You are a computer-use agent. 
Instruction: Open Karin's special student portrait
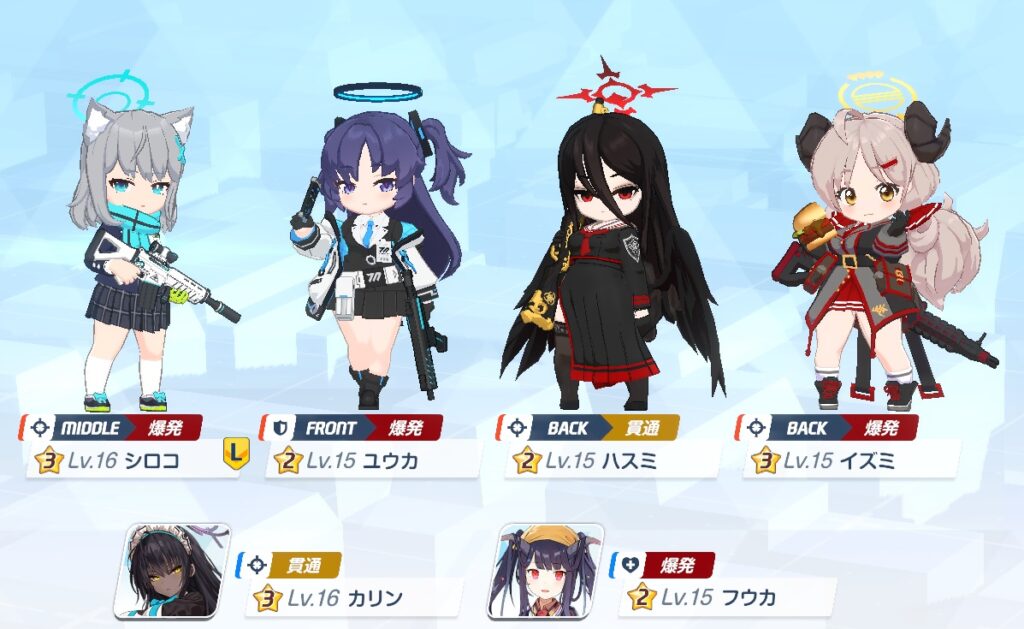(172, 571)
